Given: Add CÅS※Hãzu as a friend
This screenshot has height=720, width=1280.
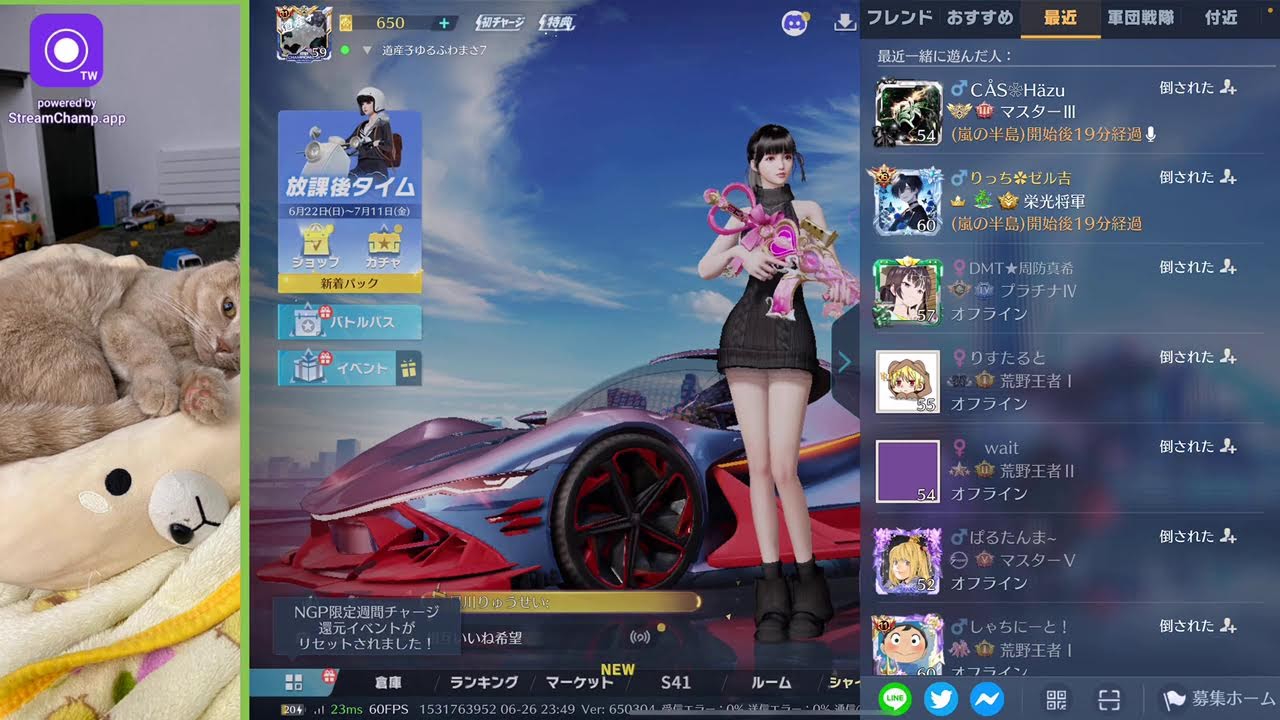Looking at the screenshot, I should coord(1229,88).
